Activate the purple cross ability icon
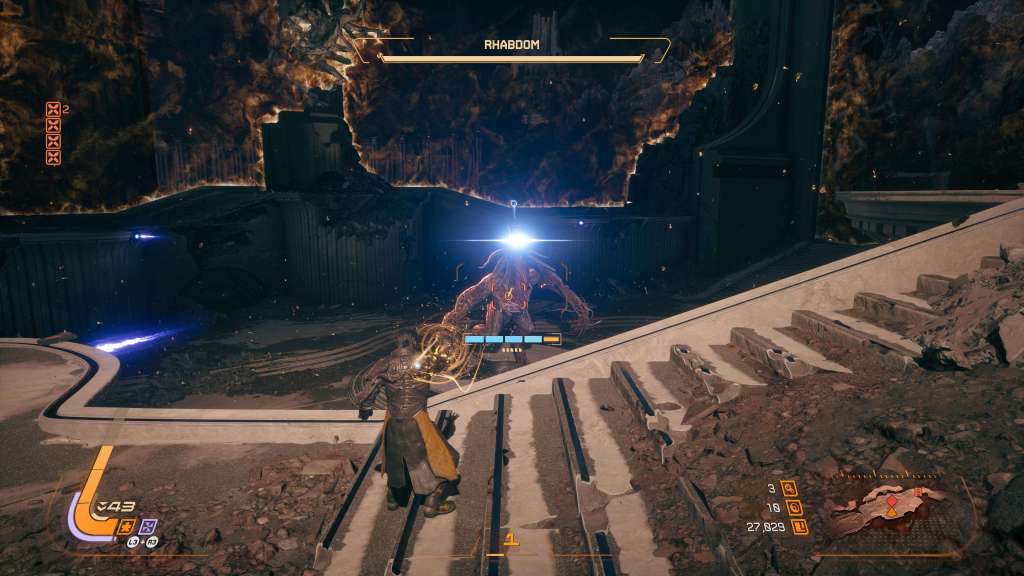This screenshot has height=576, width=1024. [148, 526]
